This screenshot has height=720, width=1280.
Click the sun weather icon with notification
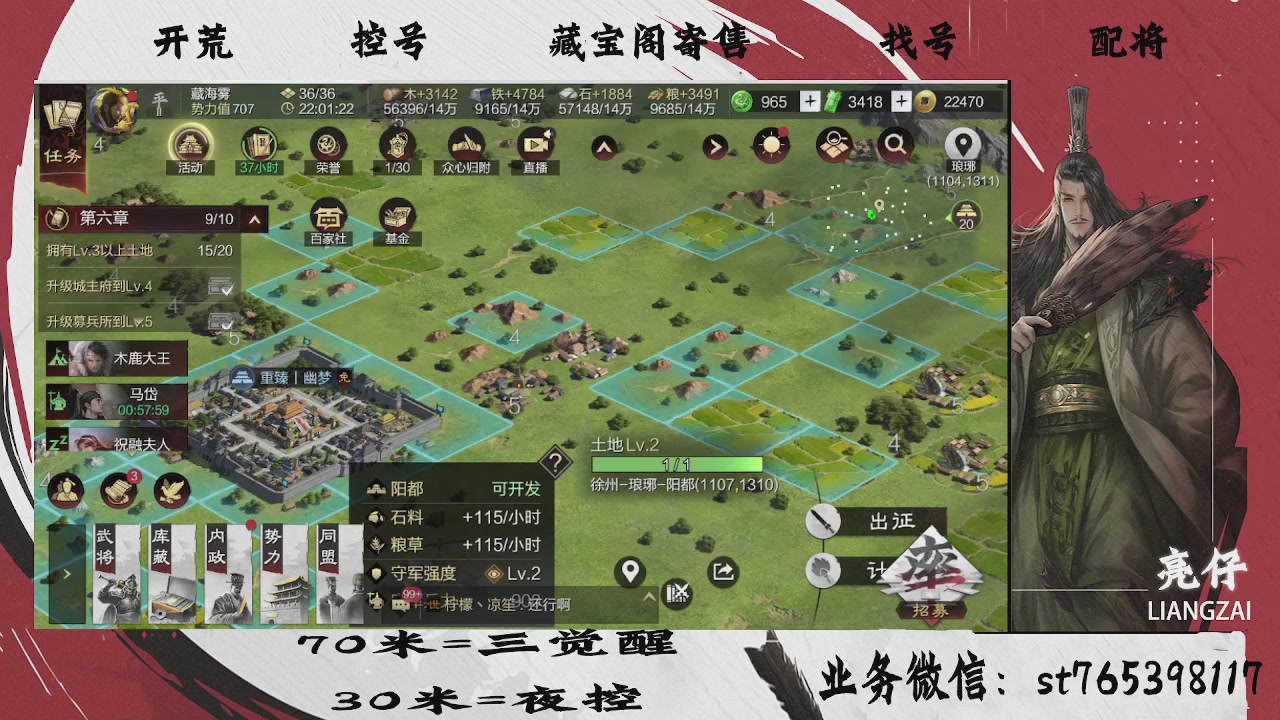point(771,144)
